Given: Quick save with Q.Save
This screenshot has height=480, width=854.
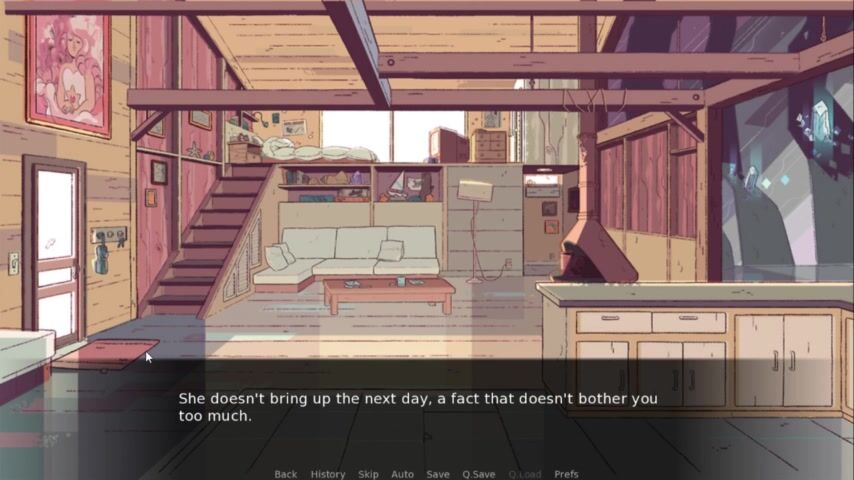Looking at the screenshot, I should [x=478, y=474].
